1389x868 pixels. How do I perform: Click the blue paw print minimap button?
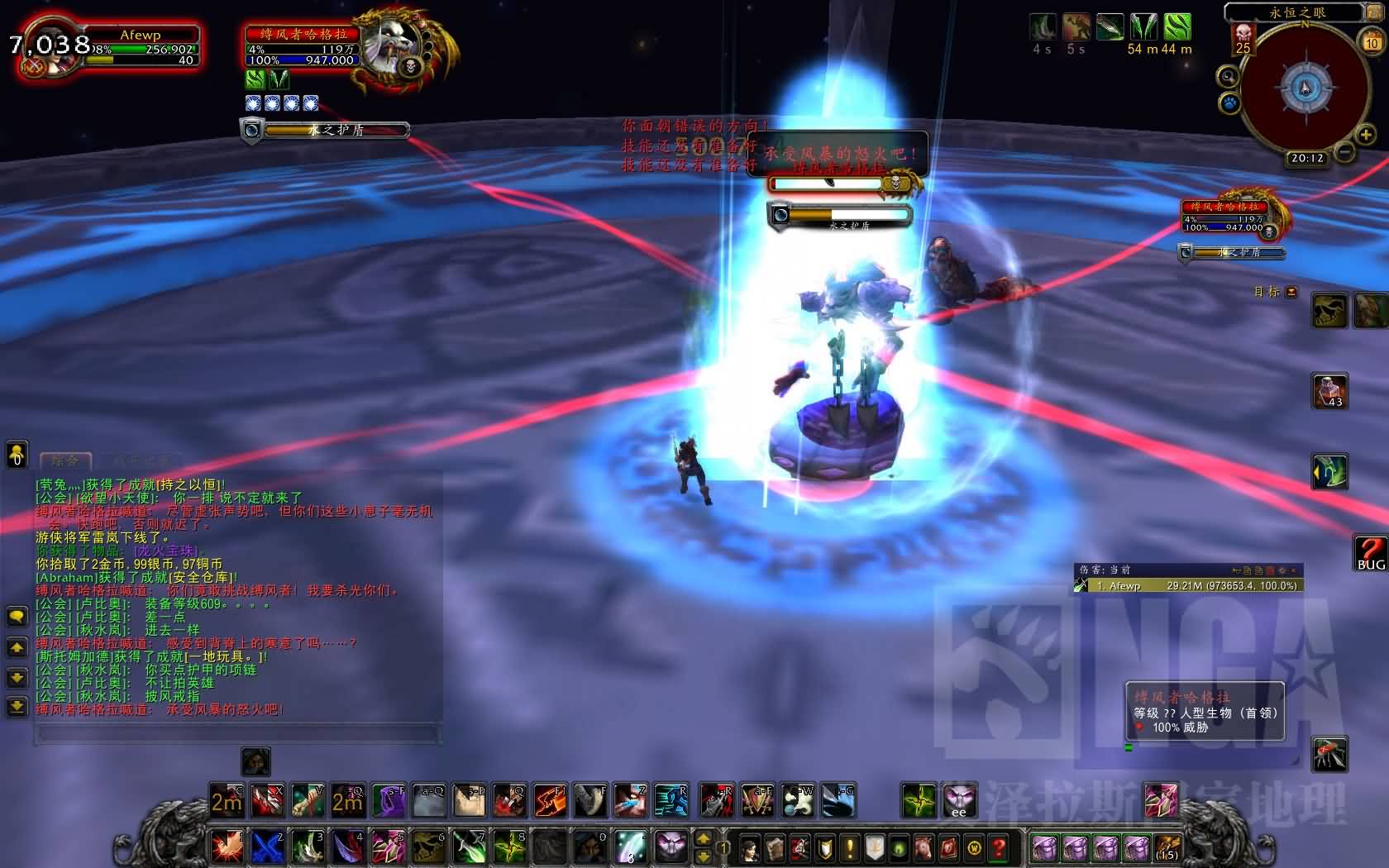click(1229, 103)
